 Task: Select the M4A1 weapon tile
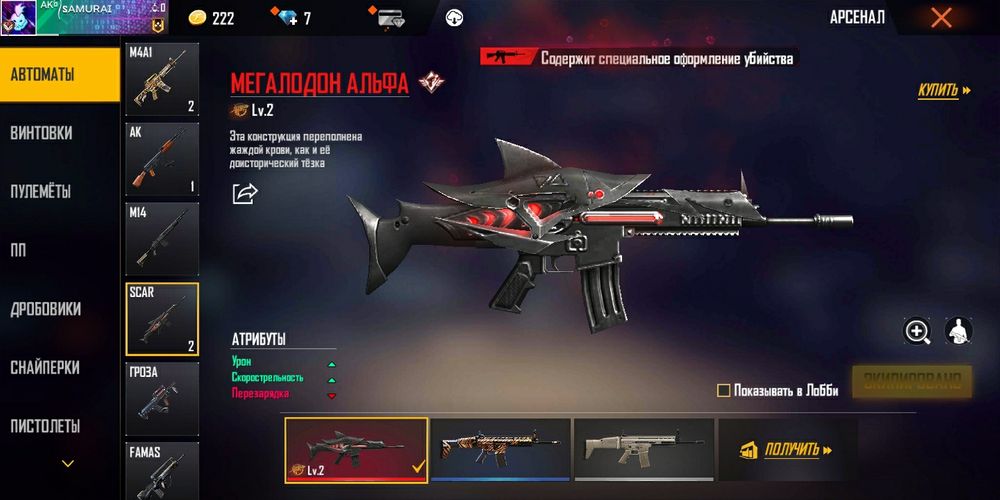(162, 79)
